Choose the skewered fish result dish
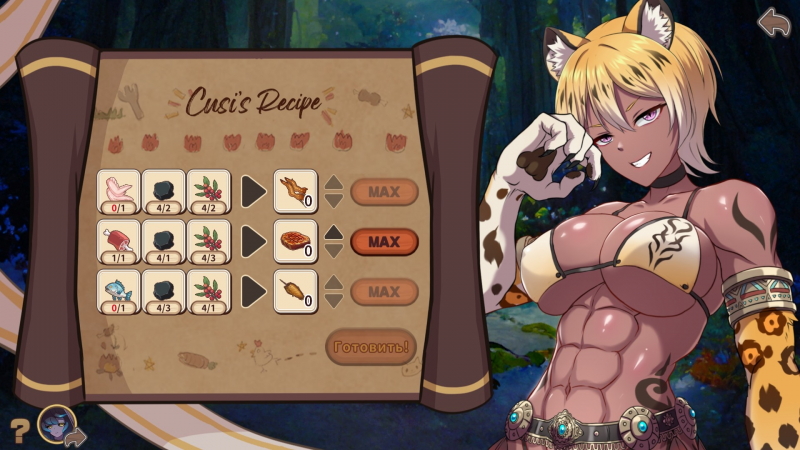This screenshot has height=450, width=800. tap(295, 291)
